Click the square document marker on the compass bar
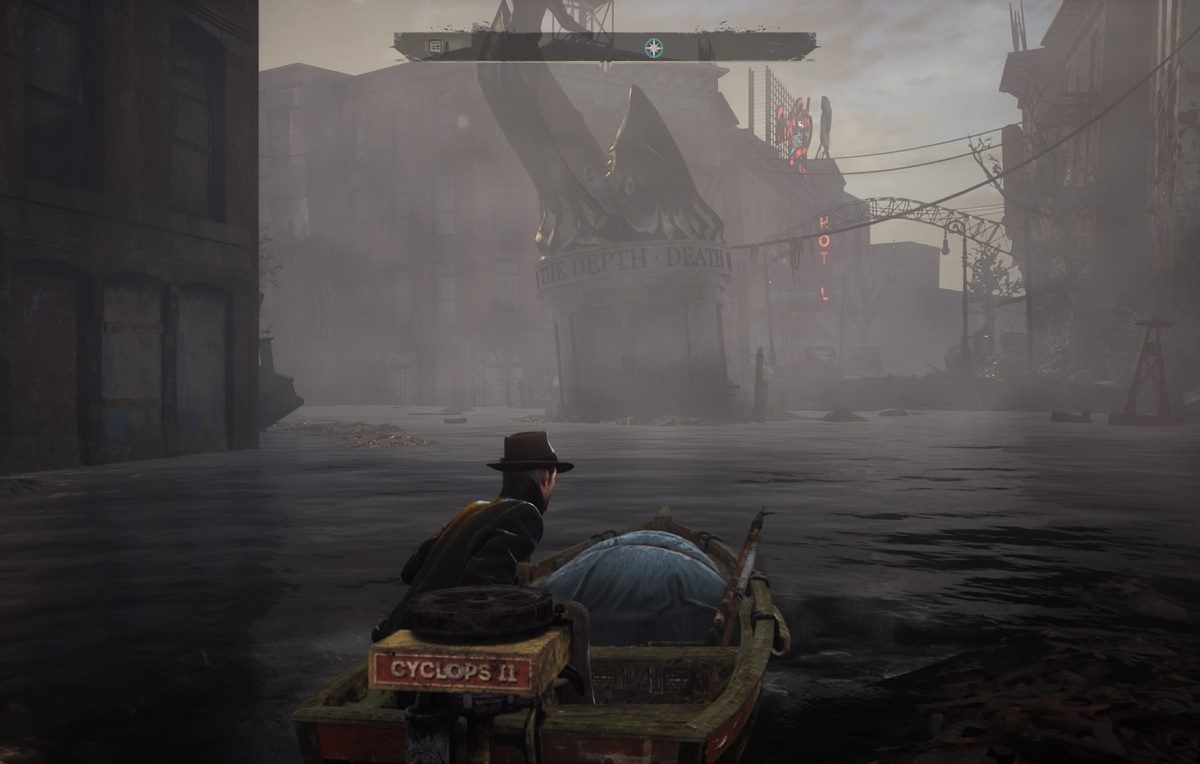 coord(435,46)
